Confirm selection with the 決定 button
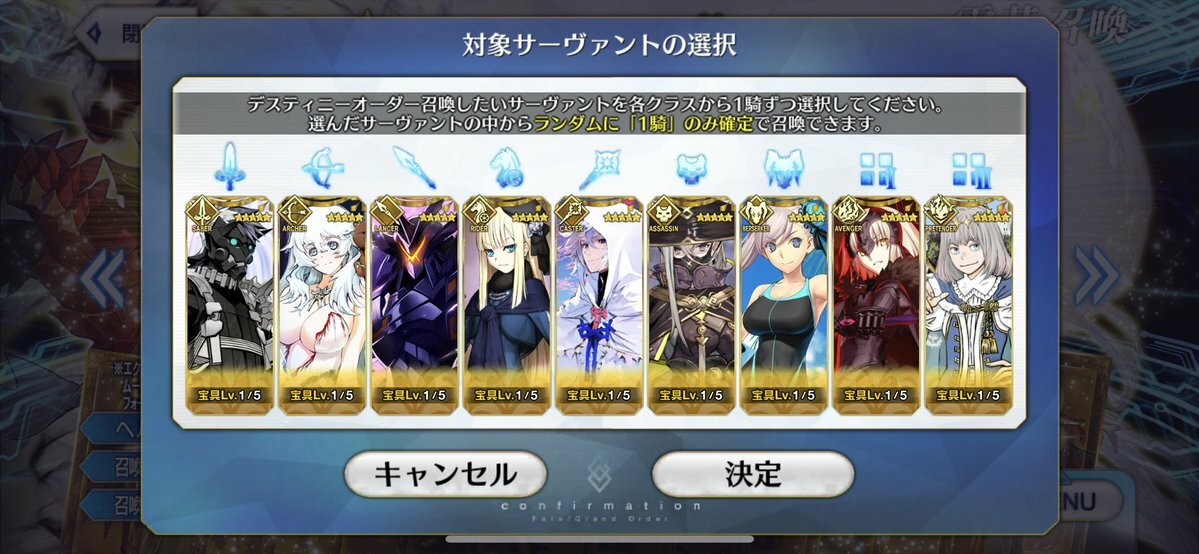The width and height of the screenshot is (1199, 554). pos(753,473)
